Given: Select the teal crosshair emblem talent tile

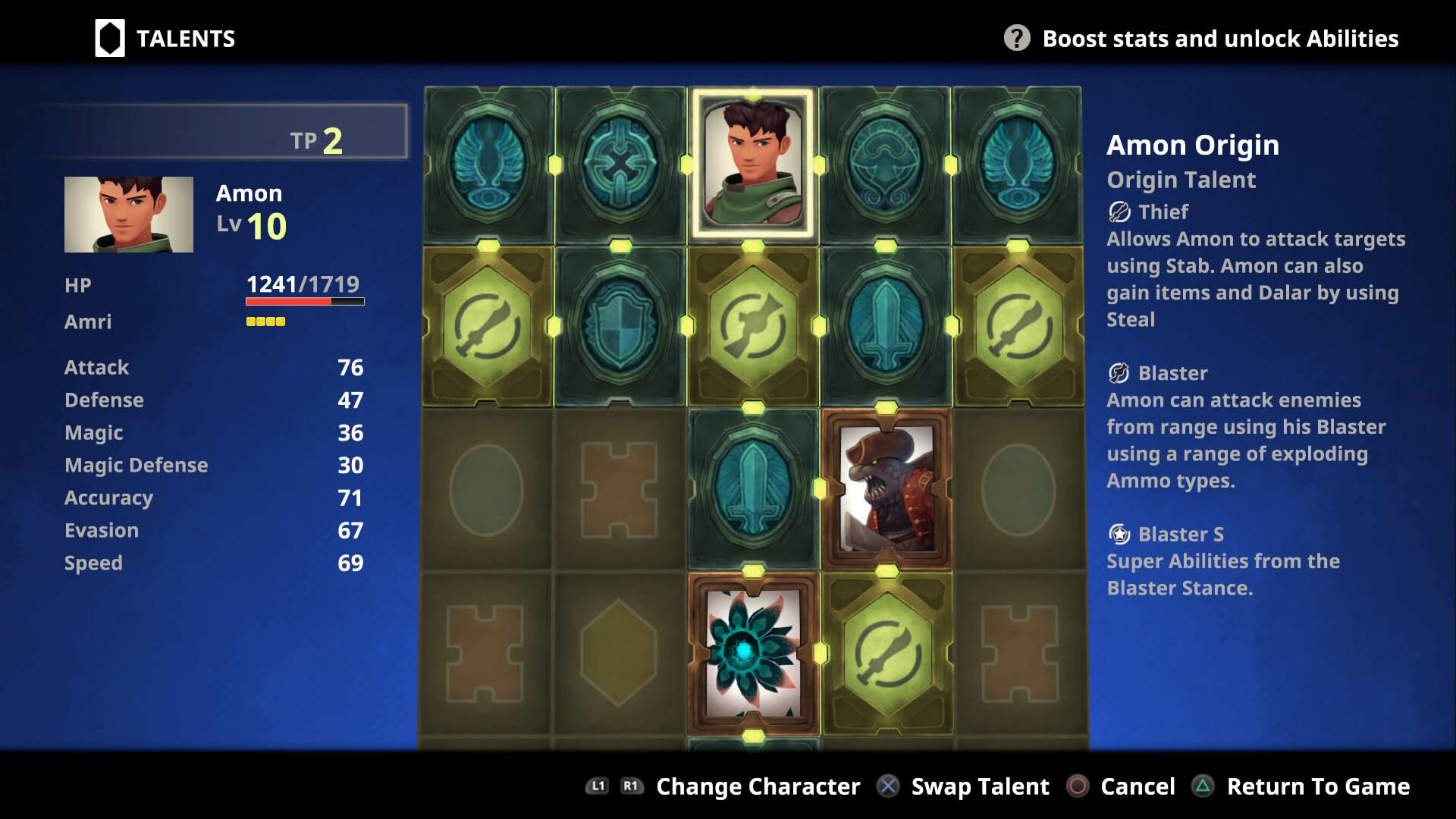Looking at the screenshot, I should 620,165.
